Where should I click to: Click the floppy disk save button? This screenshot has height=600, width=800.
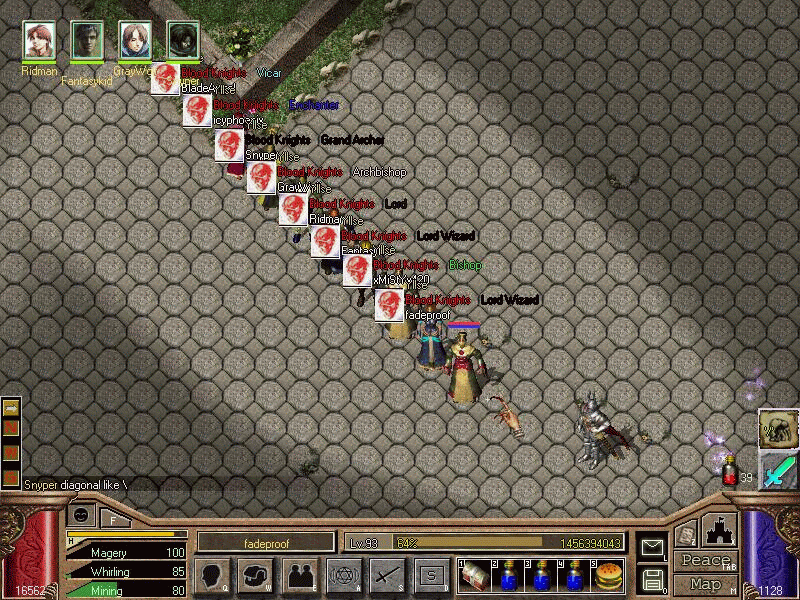(652, 578)
